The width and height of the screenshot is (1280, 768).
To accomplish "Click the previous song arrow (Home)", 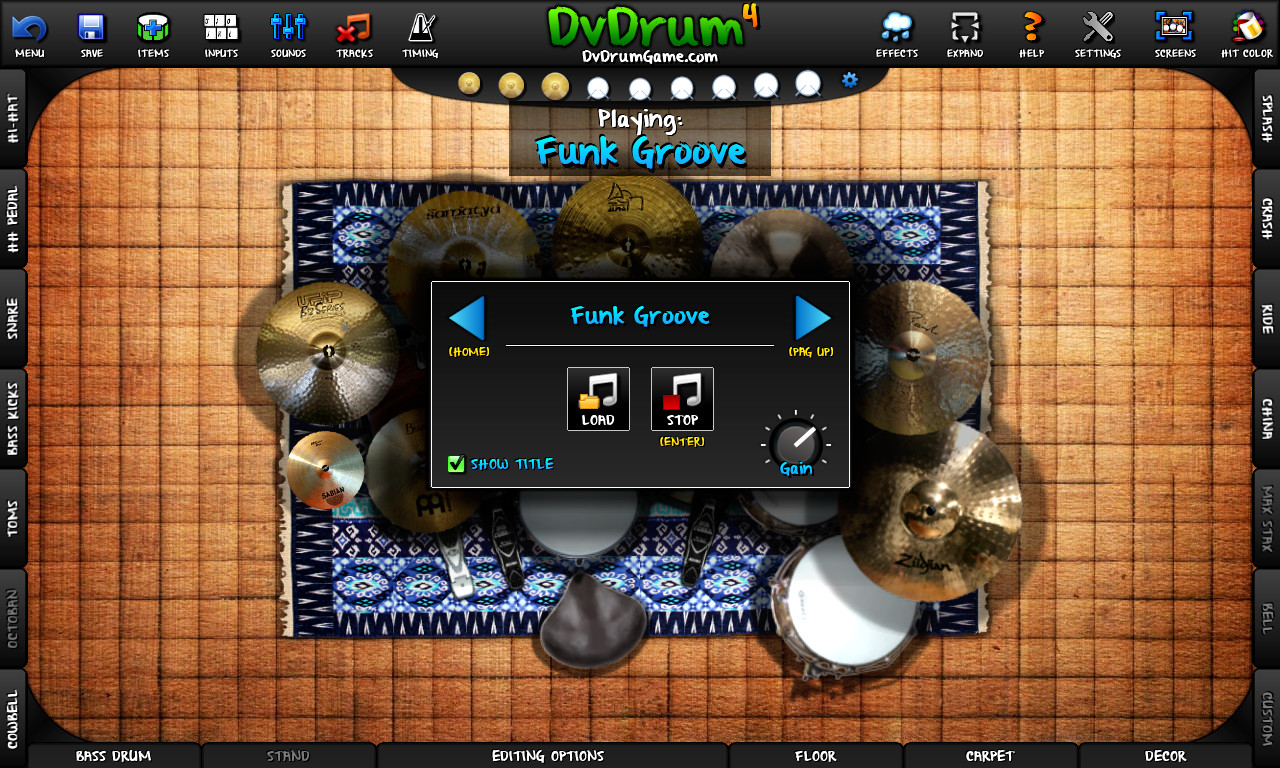I will coord(467,317).
